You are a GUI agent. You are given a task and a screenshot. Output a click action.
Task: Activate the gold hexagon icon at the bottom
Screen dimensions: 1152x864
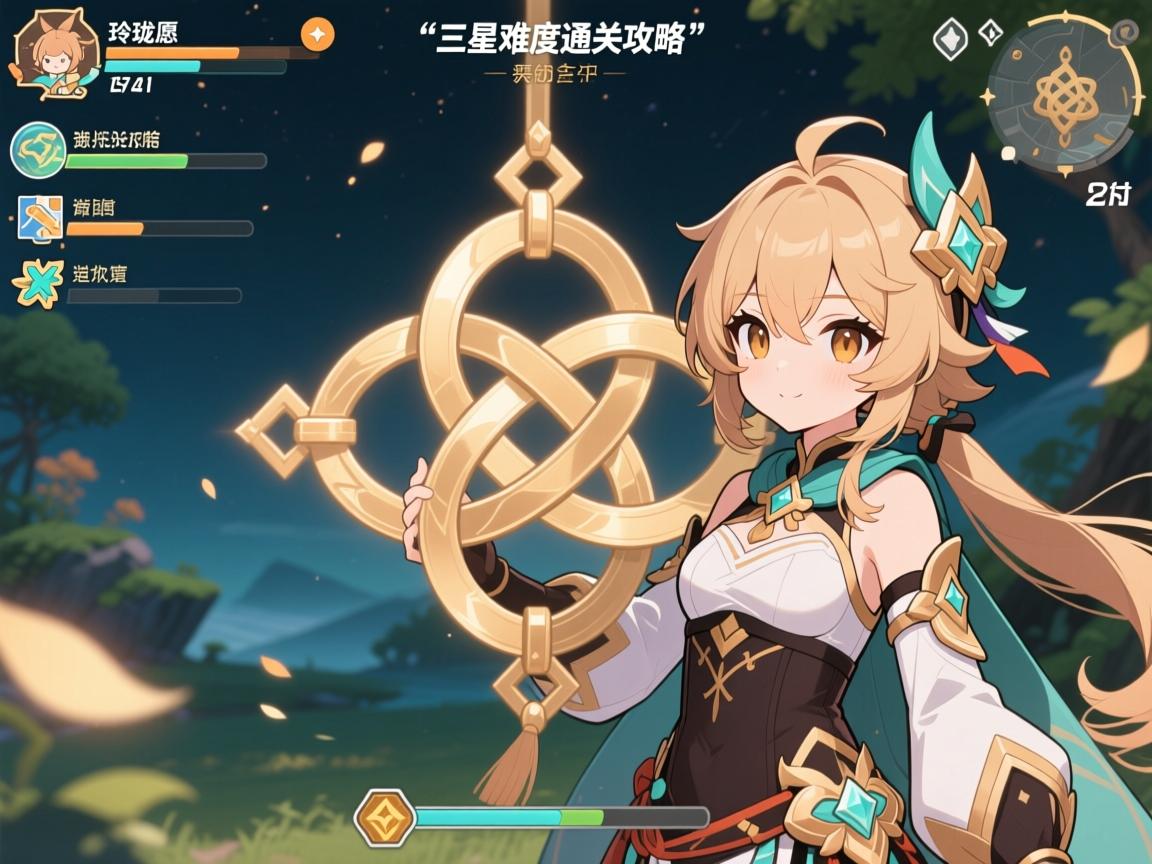(384, 815)
